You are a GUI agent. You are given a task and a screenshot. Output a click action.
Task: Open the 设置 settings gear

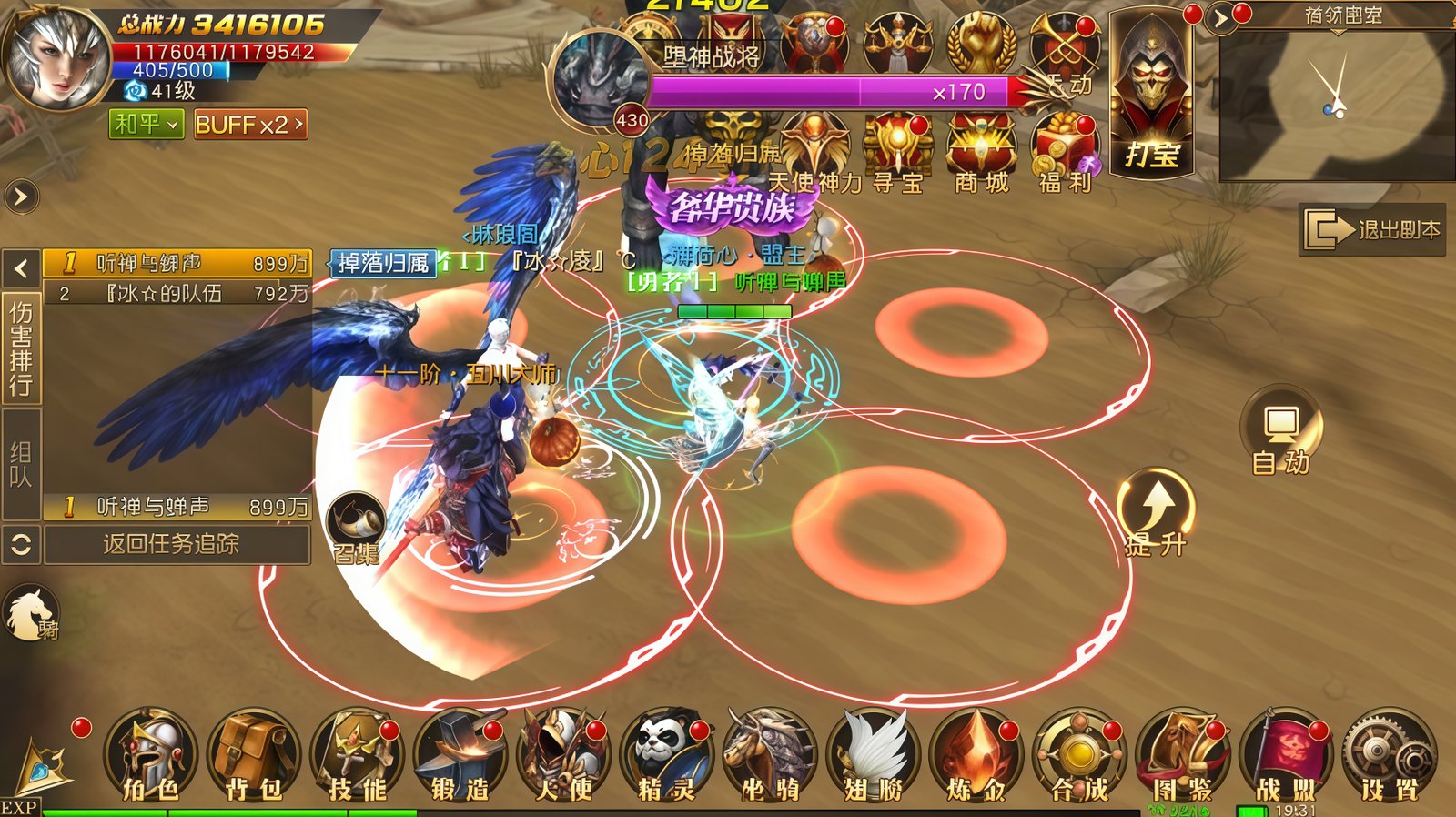pyautogui.click(x=1389, y=757)
